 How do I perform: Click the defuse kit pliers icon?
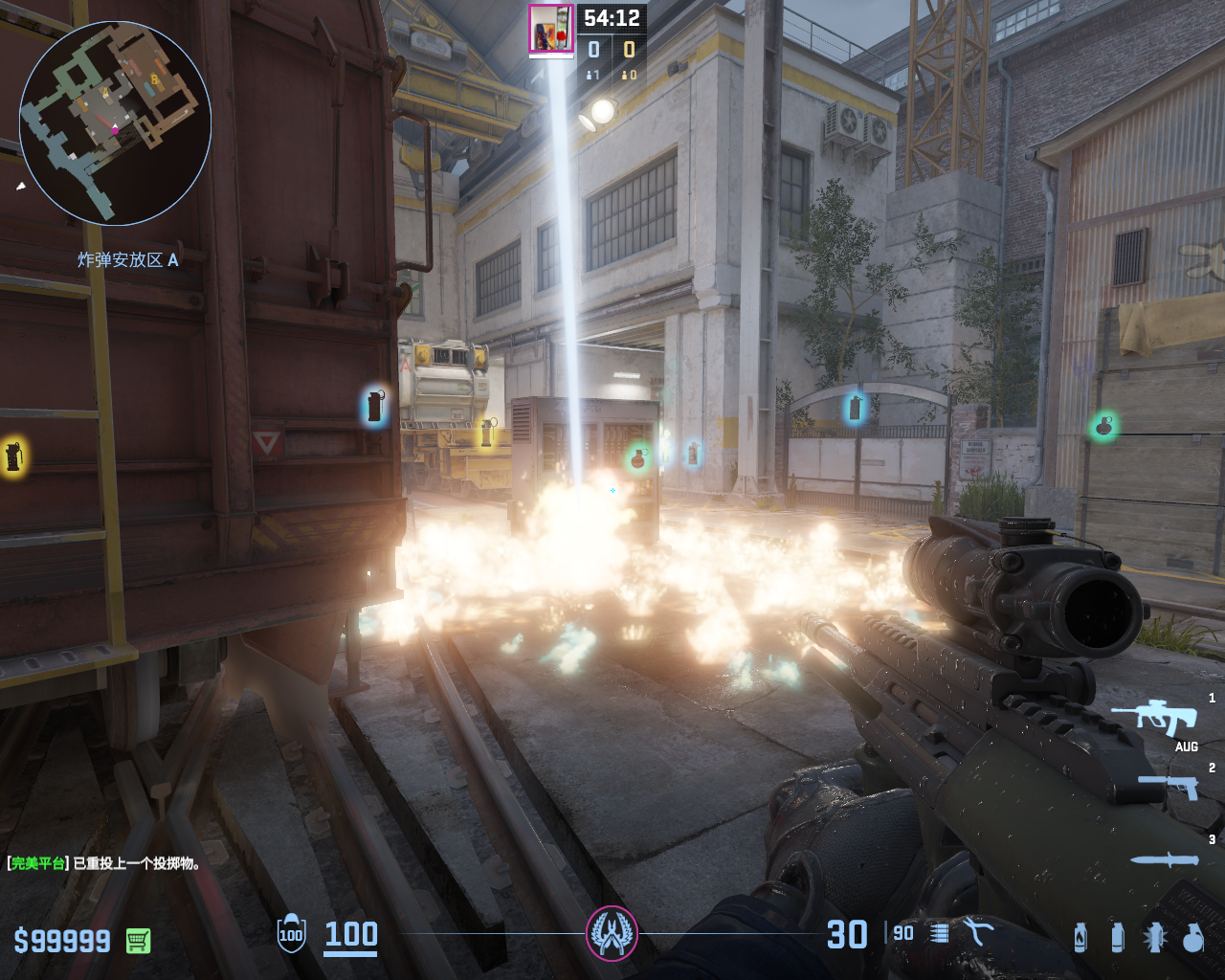(x=978, y=931)
